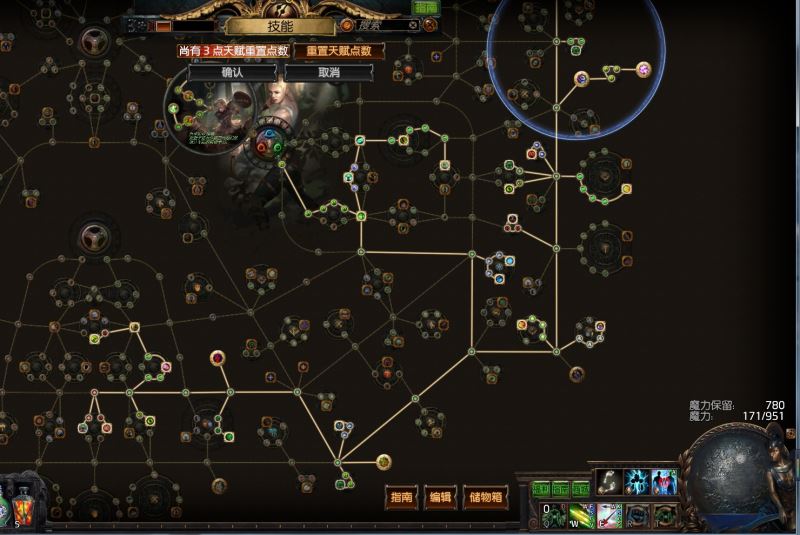800x535 pixels.
Task: Select the Q skill slot
Action: pos(554,516)
